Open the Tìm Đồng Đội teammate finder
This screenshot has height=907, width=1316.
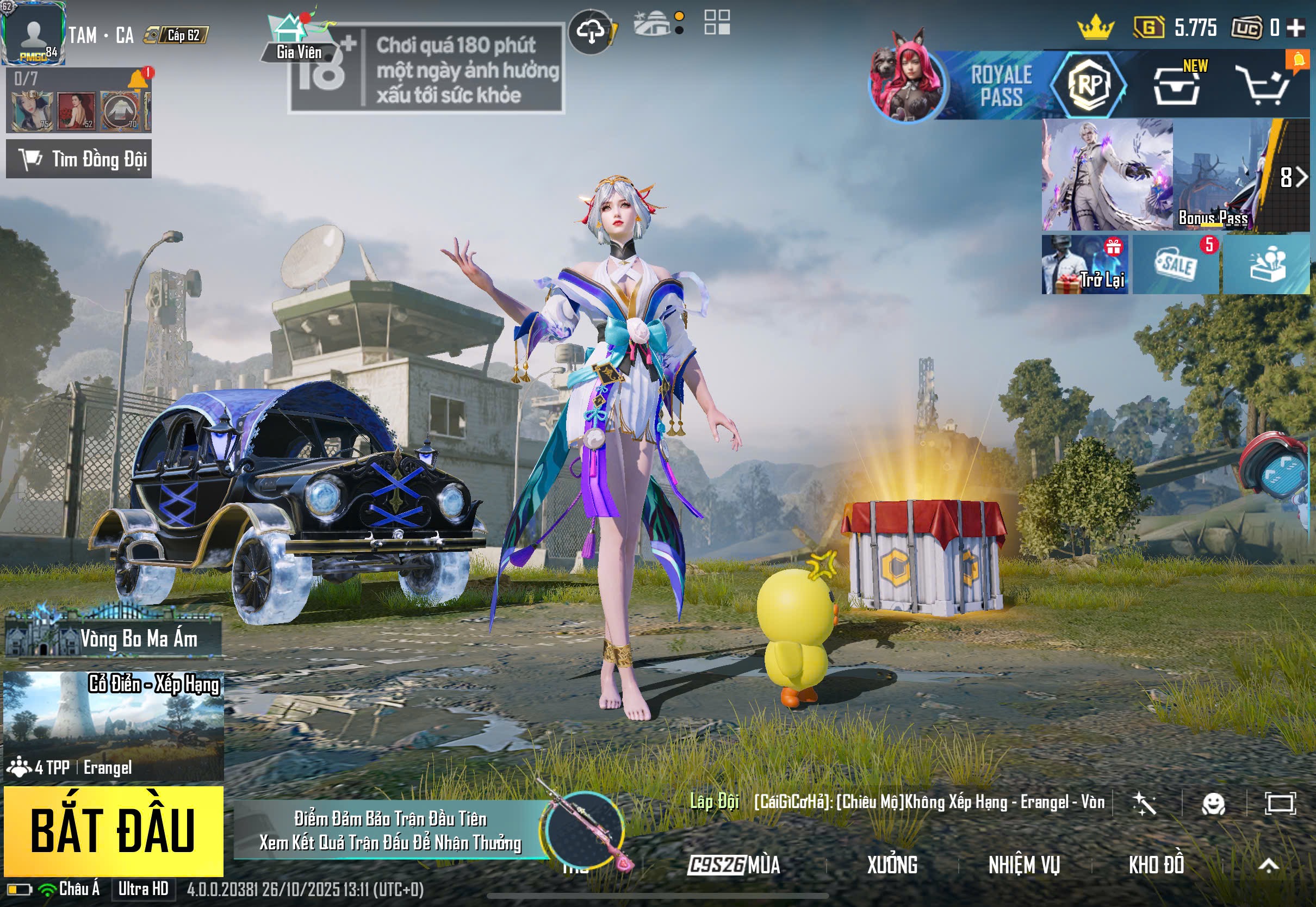tap(79, 159)
